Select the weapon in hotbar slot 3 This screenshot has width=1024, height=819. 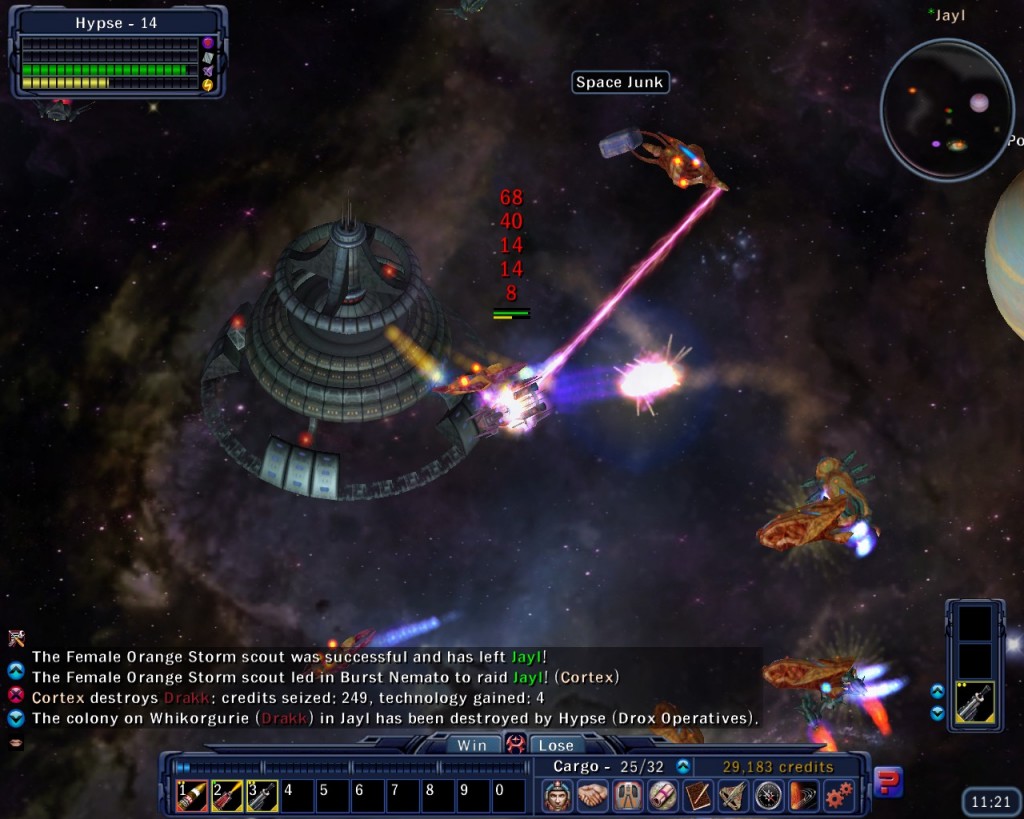click(x=262, y=796)
